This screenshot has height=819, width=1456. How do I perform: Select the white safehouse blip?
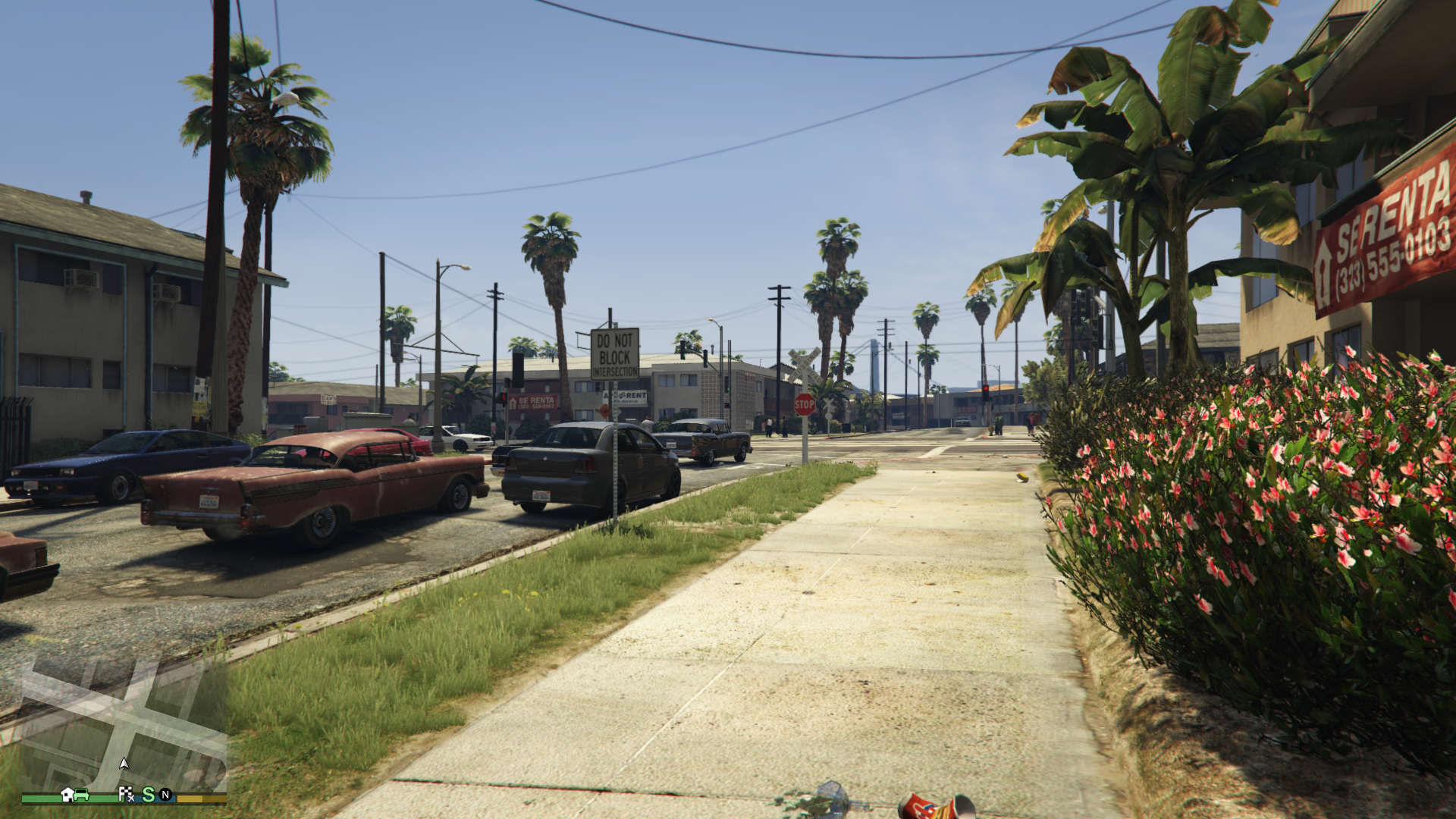[67, 794]
